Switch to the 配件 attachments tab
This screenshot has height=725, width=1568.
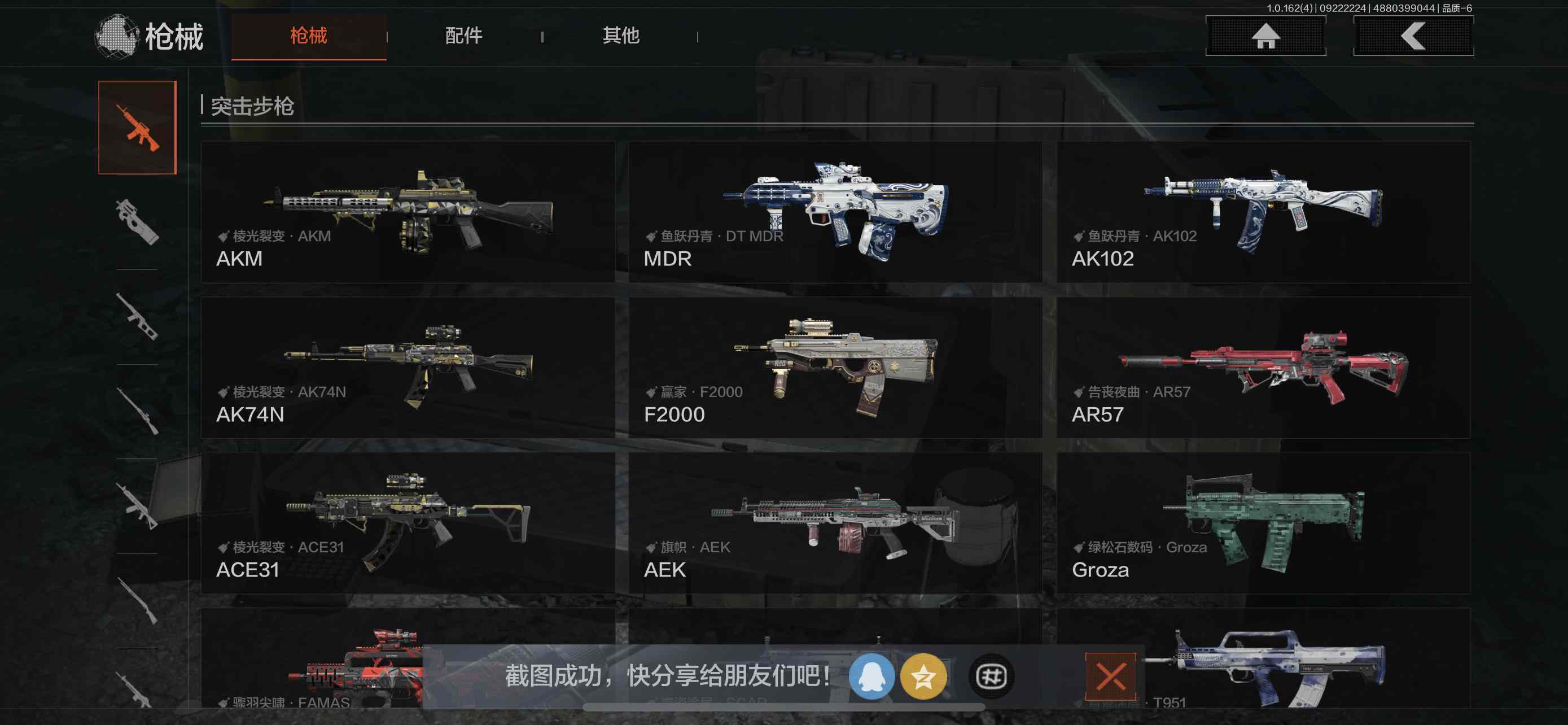click(464, 36)
